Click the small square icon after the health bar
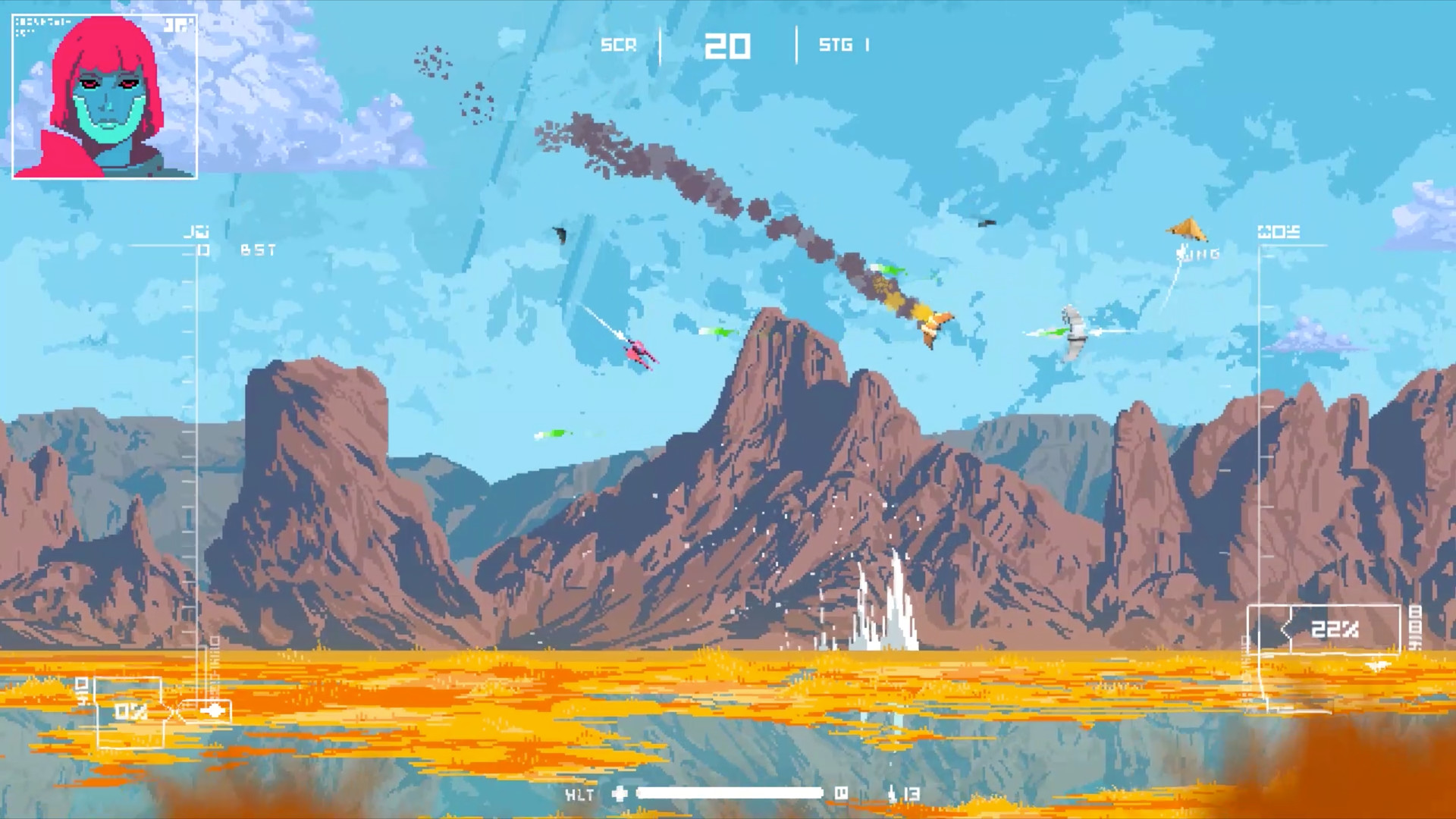This screenshot has height=819, width=1456. pyautogui.click(x=842, y=794)
